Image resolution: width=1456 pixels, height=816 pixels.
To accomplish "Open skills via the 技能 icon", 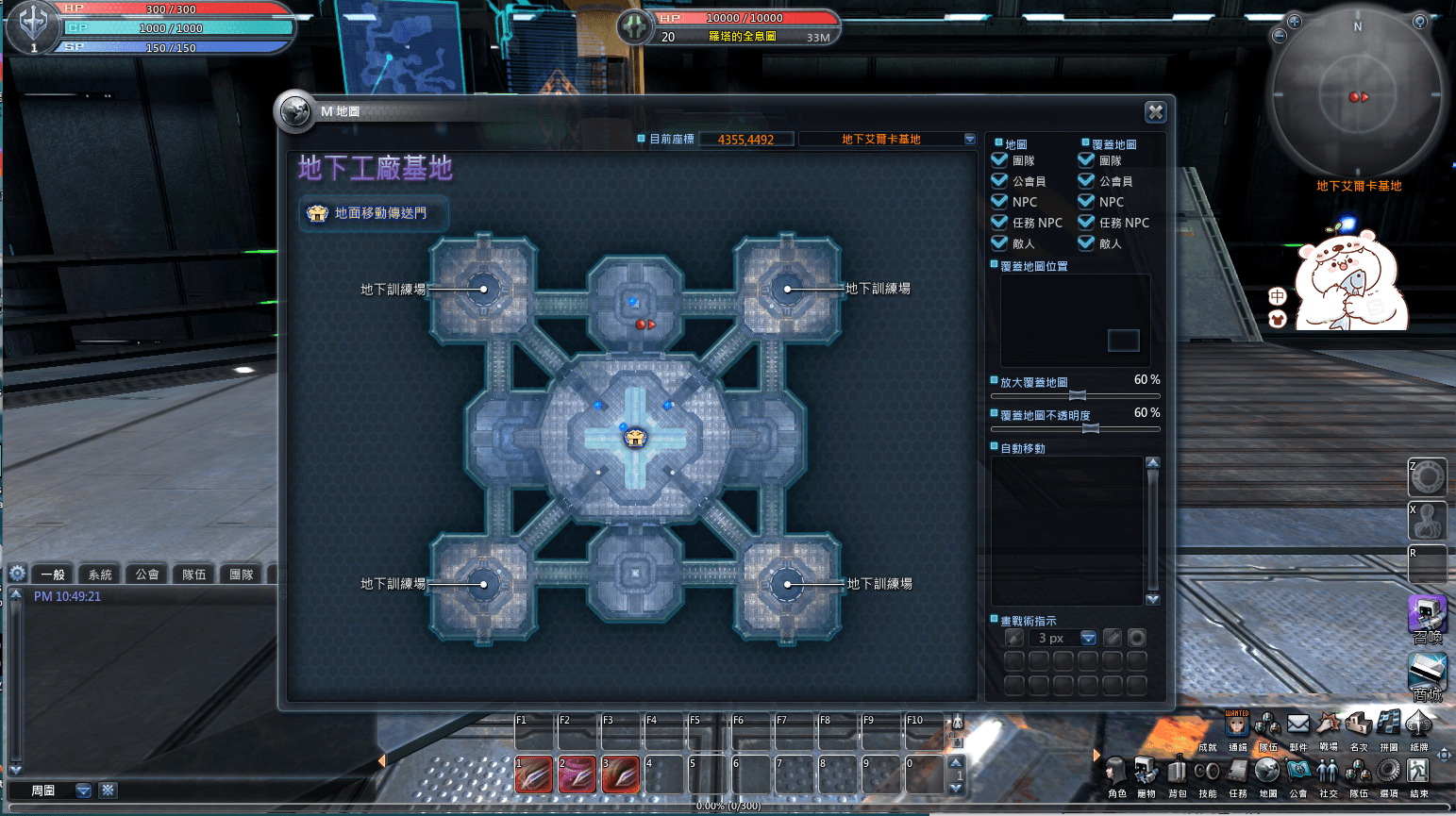I will [x=1207, y=769].
